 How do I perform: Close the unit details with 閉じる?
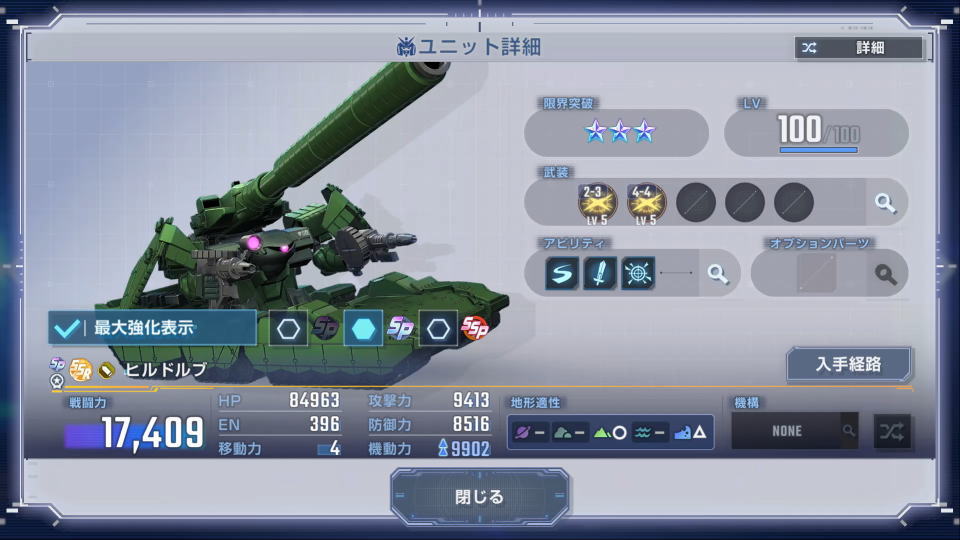pos(480,497)
